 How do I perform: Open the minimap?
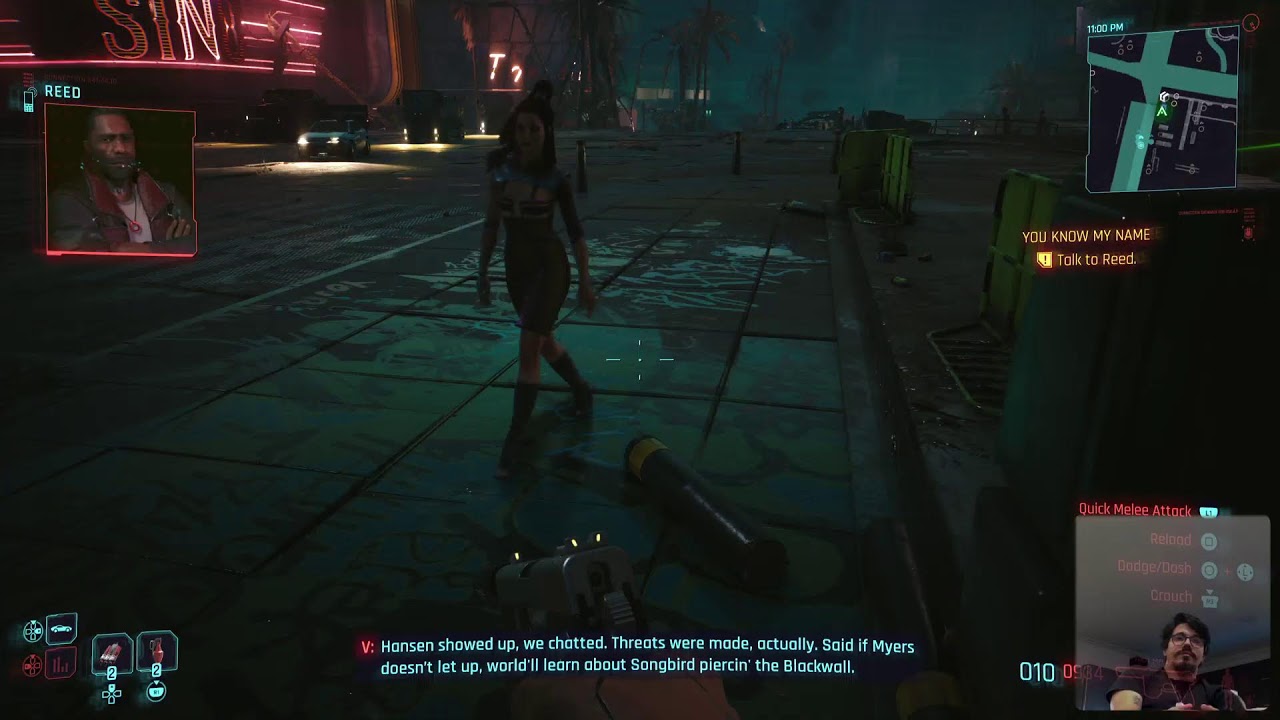click(x=1162, y=108)
